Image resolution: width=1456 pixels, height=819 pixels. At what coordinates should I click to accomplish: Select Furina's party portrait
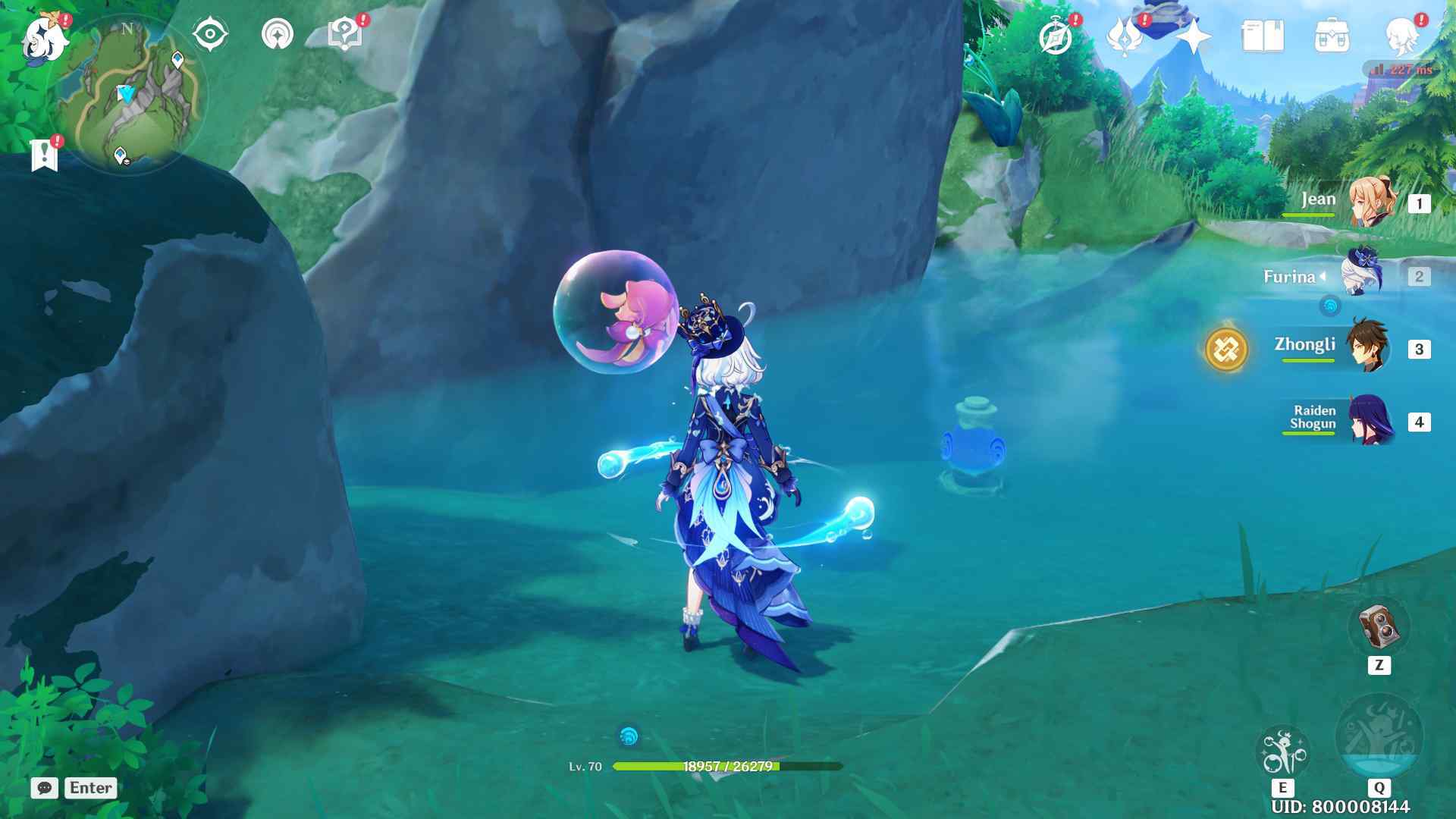click(1363, 275)
